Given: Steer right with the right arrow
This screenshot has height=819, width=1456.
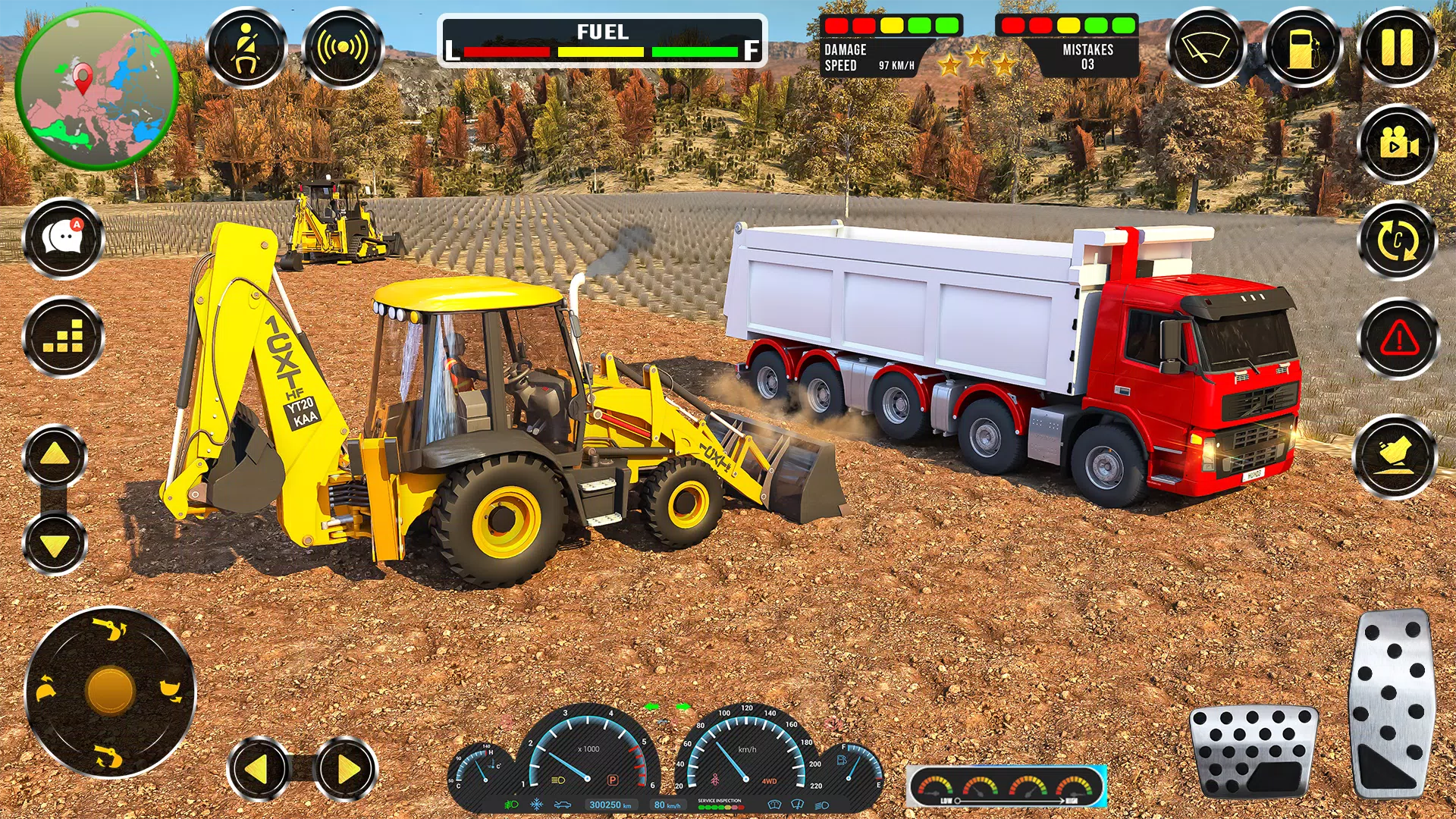Looking at the screenshot, I should click(347, 769).
